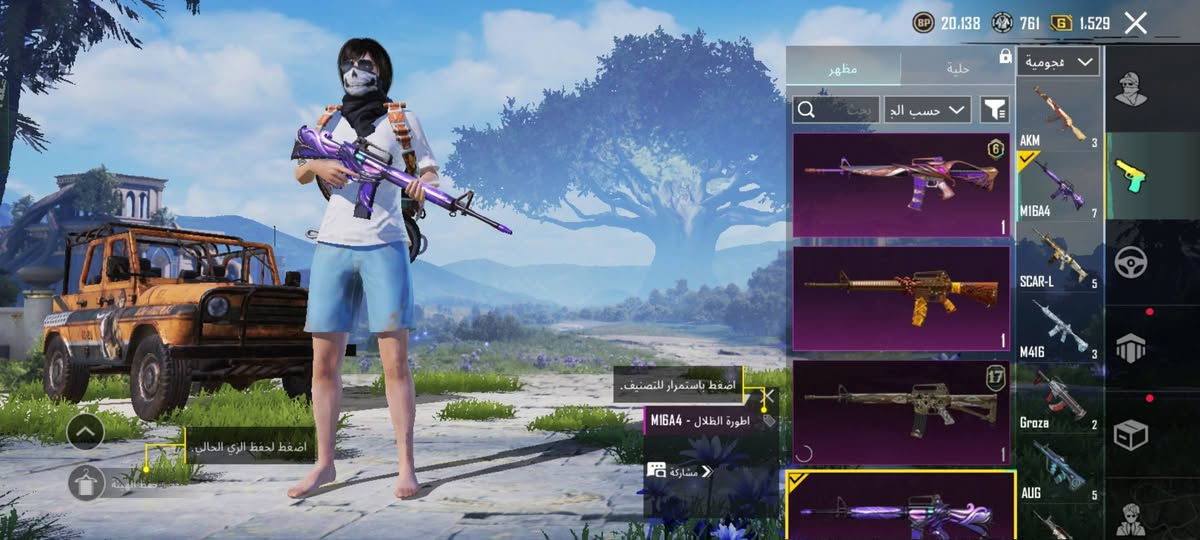Select the level 6 pink-gold M16A4 skin

click(901, 185)
